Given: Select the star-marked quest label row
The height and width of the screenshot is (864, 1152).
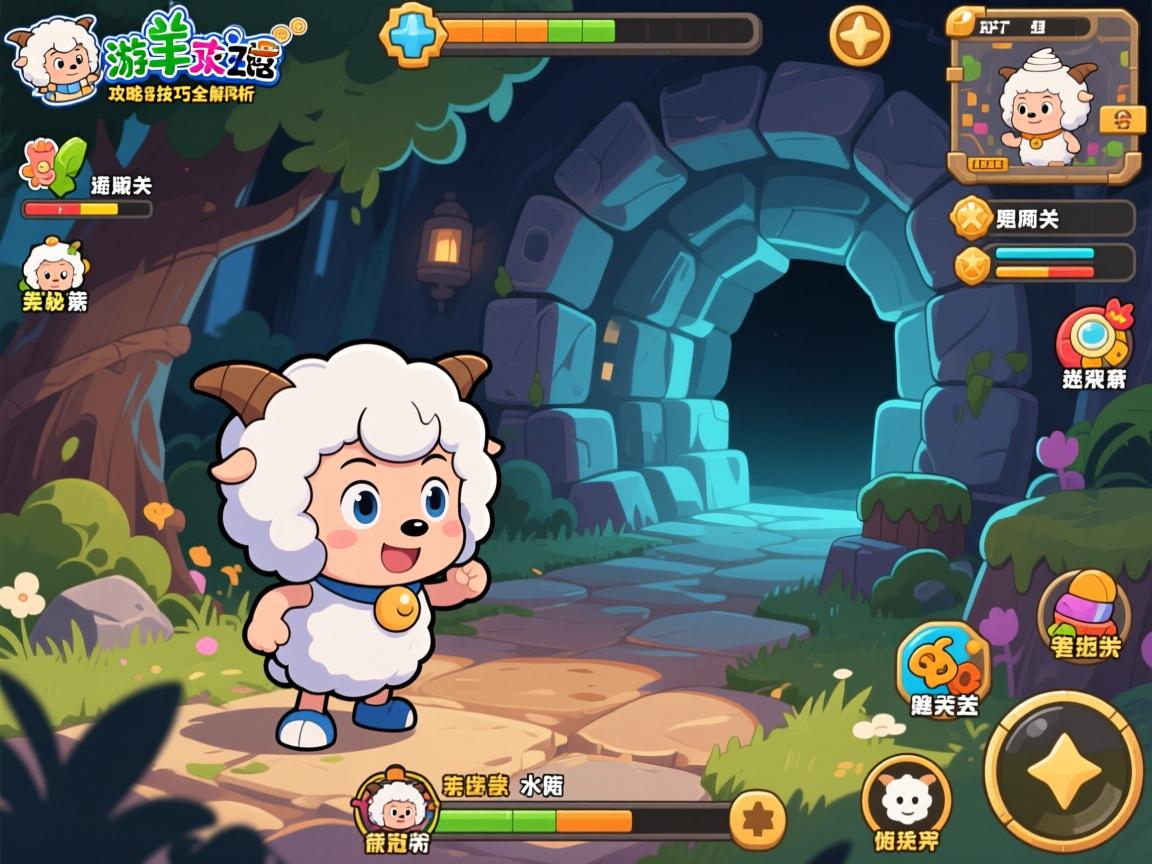Looking at the screenshot, I should 1042,218.
